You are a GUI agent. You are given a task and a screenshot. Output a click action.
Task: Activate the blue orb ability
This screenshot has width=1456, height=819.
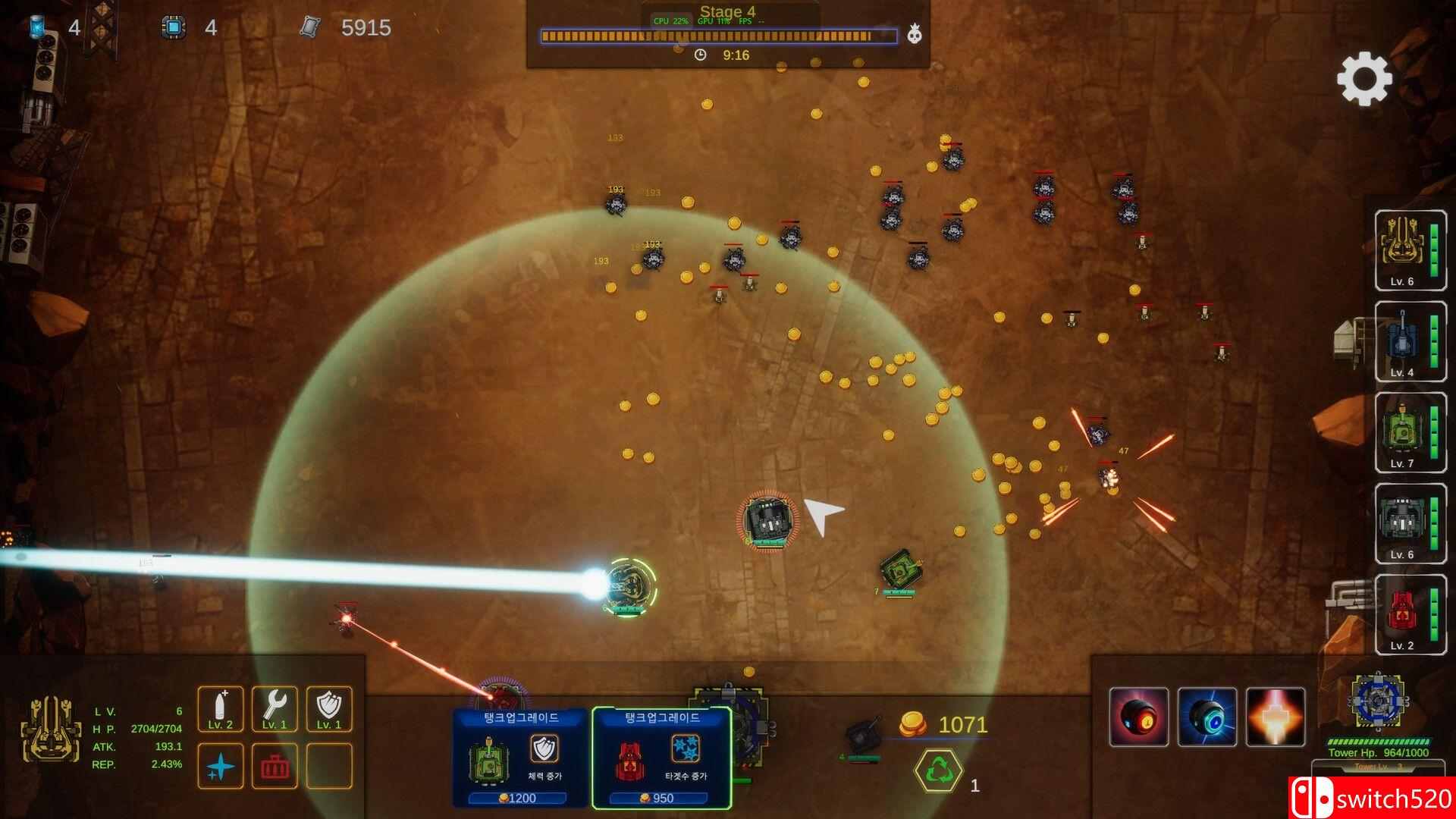pyautogui.click(x=1207, y=717)
